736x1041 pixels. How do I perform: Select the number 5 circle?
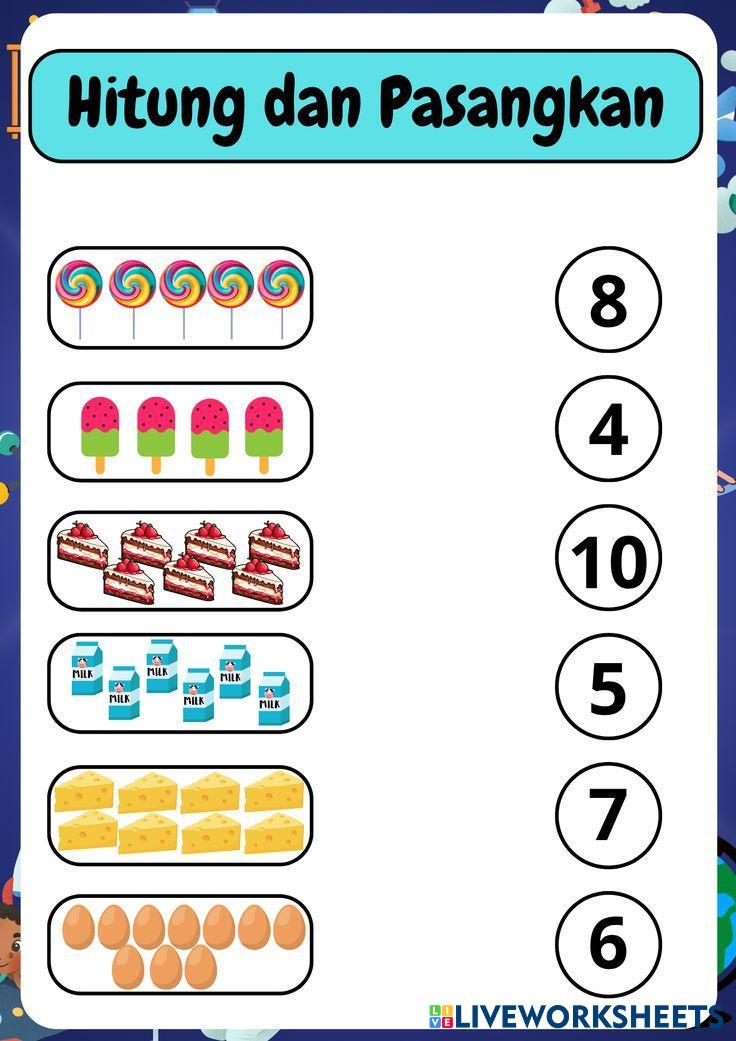608,686
